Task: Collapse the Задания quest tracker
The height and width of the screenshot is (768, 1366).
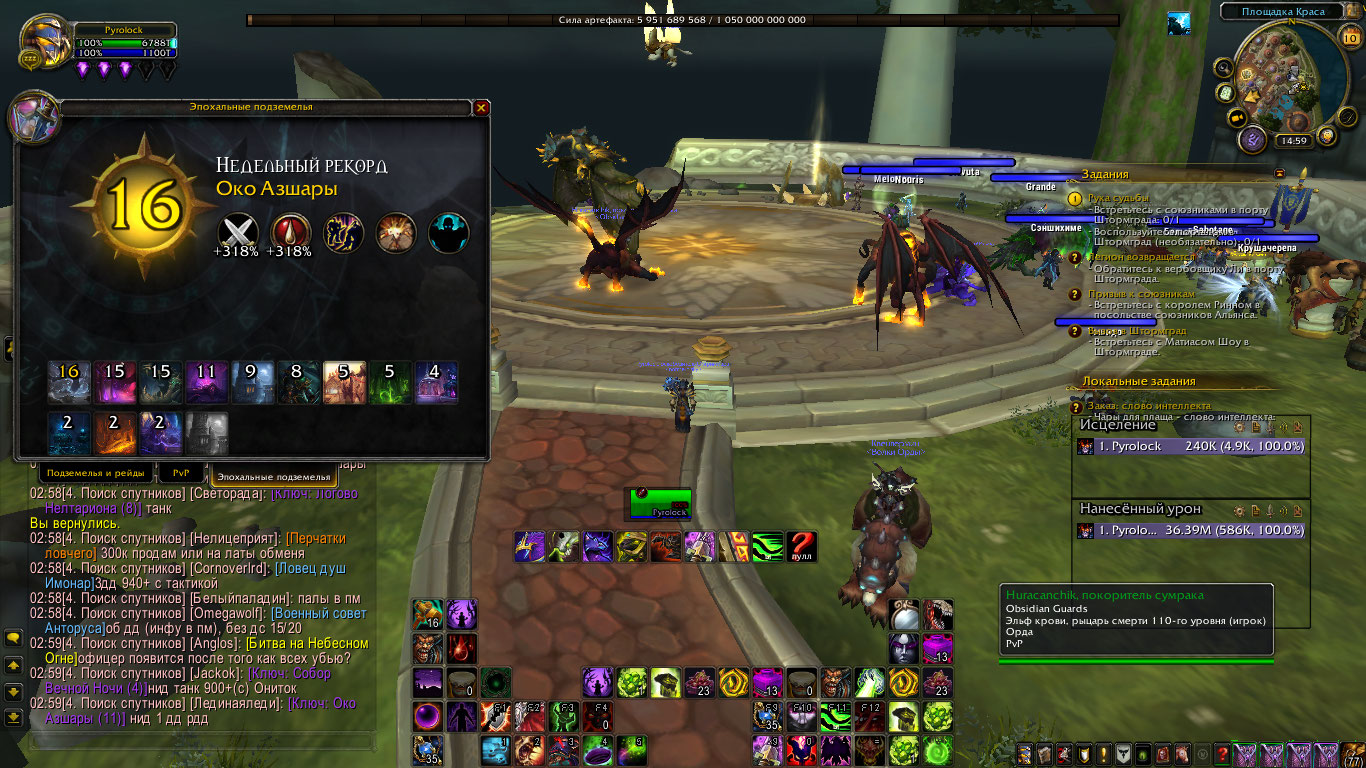Action: point(1279,173)
